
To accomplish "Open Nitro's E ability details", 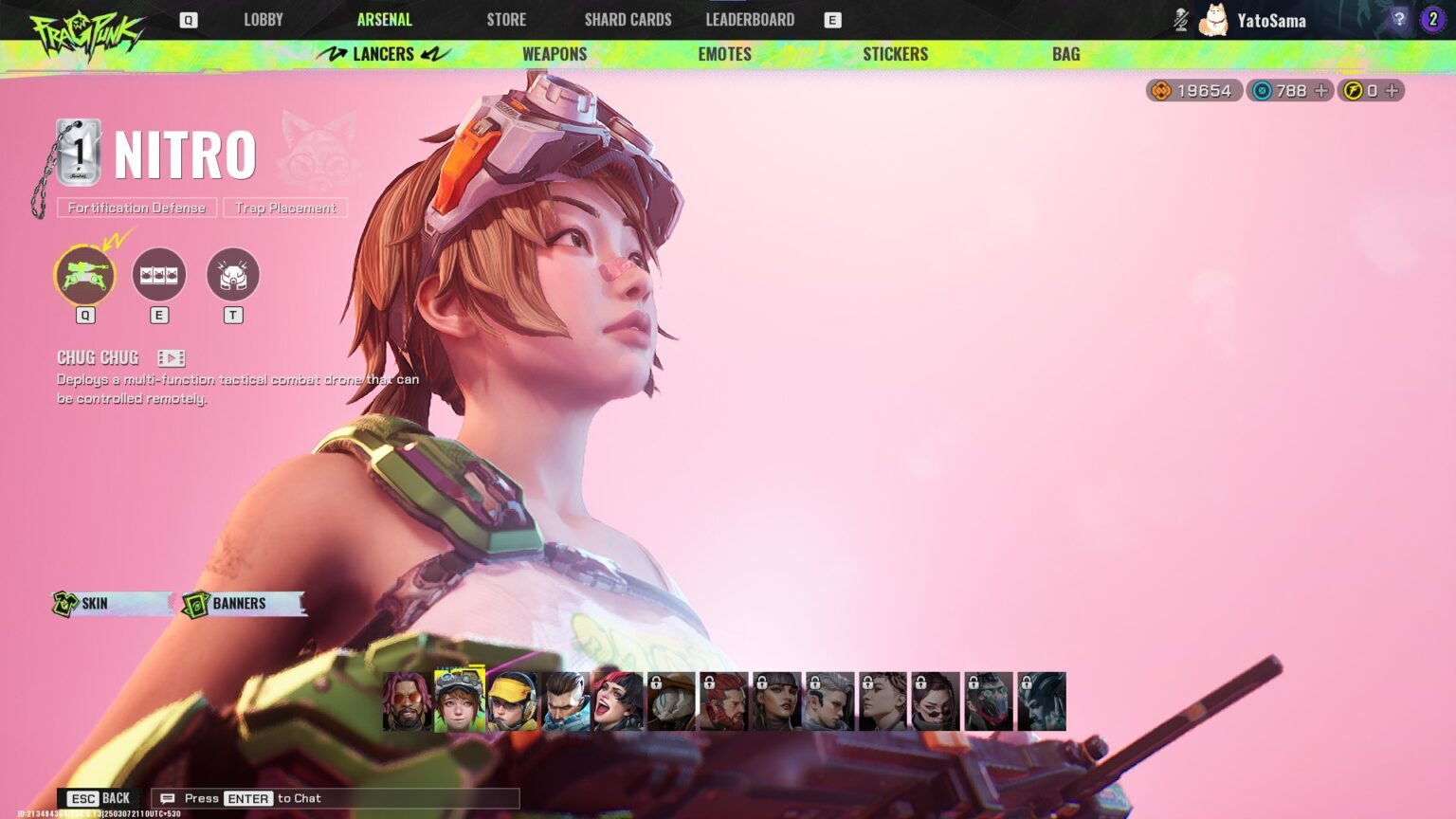I will point(158,275).
